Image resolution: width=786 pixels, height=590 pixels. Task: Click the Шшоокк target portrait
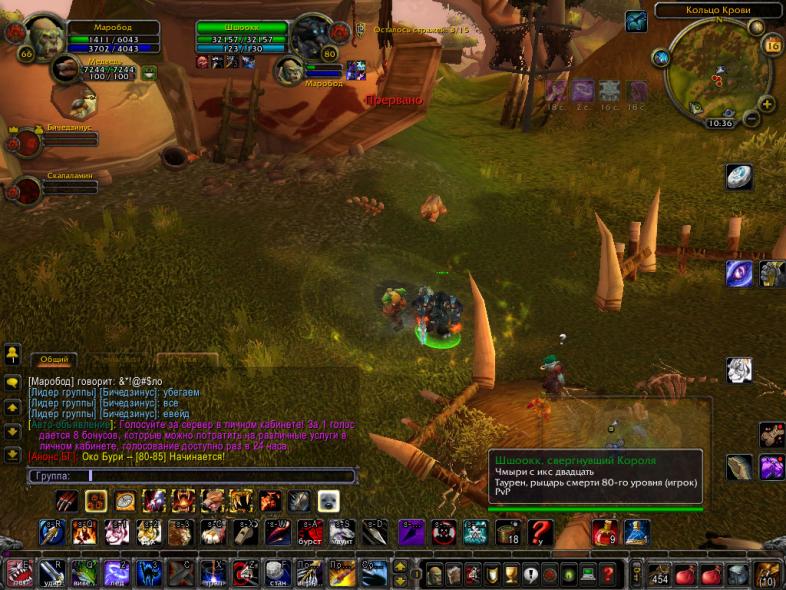click(313, 37)
